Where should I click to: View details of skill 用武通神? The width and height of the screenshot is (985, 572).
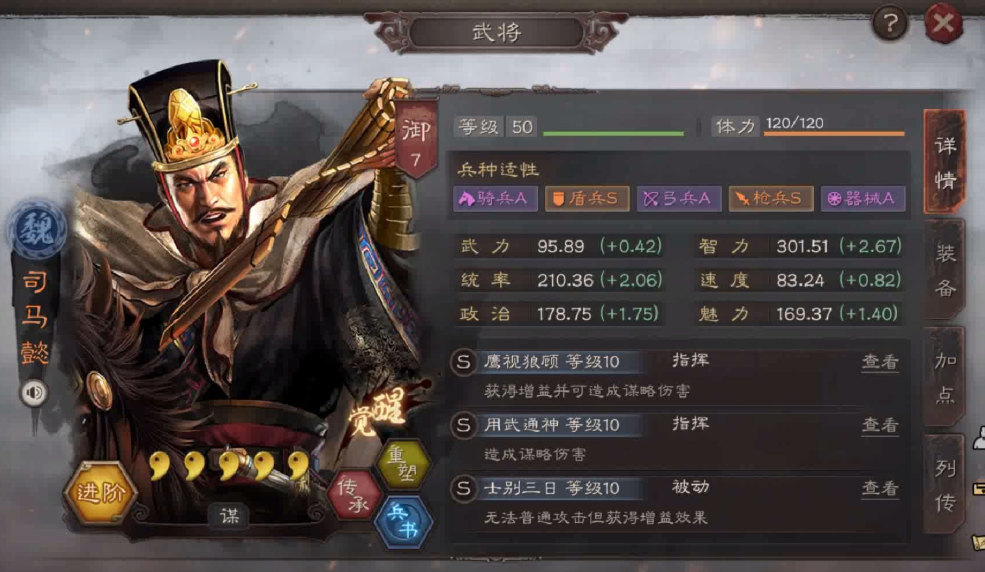880,425
